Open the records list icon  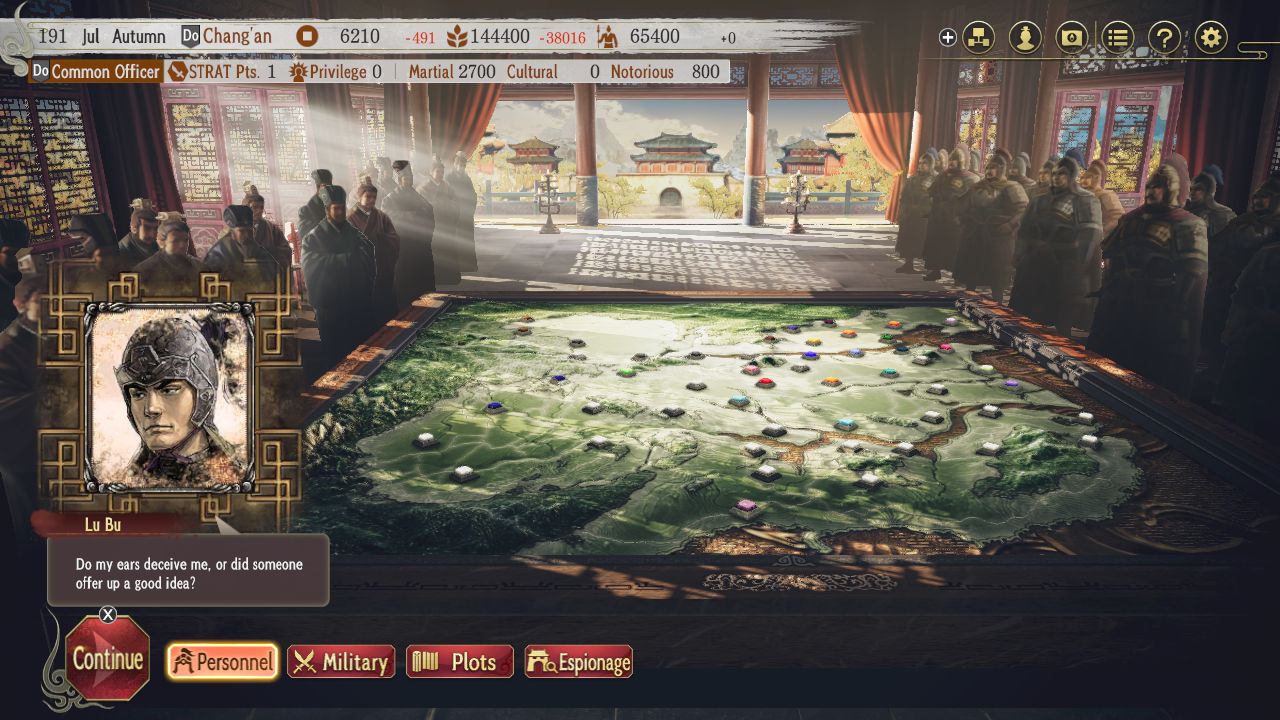[x=1118, y=36]
